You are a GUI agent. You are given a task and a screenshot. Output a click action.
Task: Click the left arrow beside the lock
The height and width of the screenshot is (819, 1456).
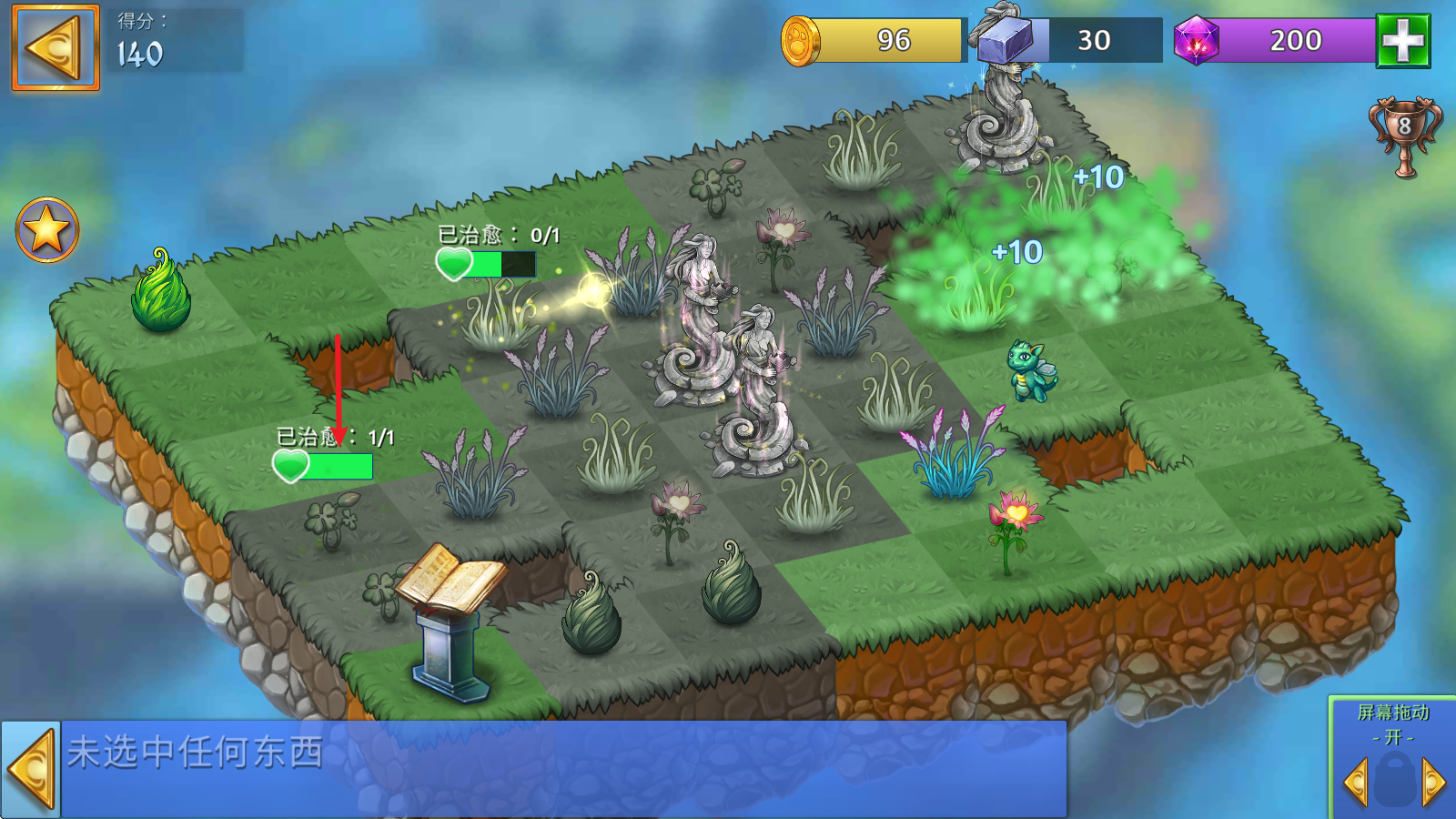click(x=1355, y=781)
